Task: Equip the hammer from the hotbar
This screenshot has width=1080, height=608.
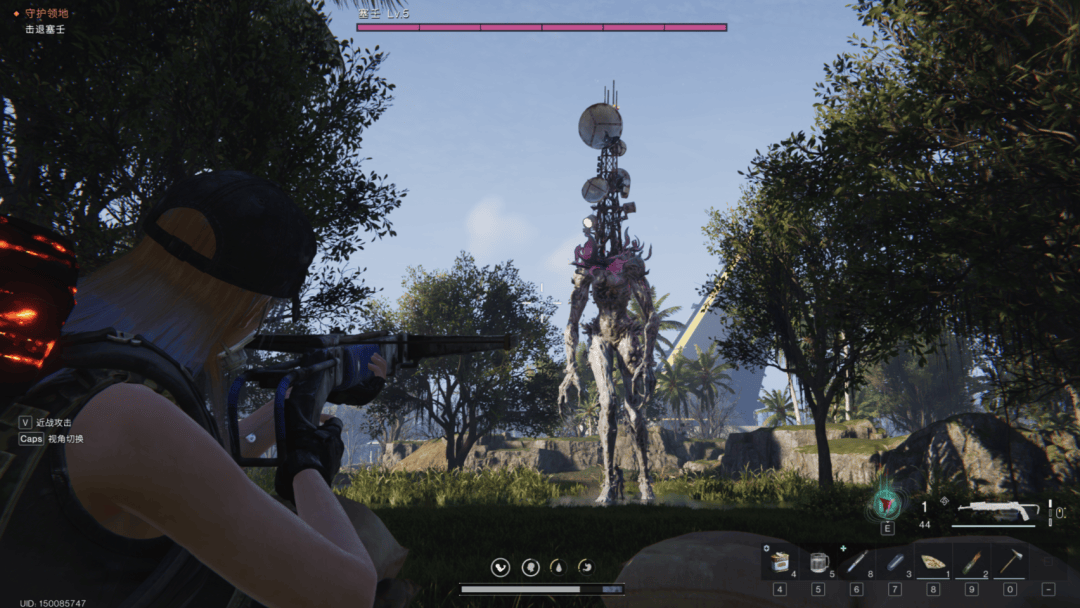Action: [1010, 563]
